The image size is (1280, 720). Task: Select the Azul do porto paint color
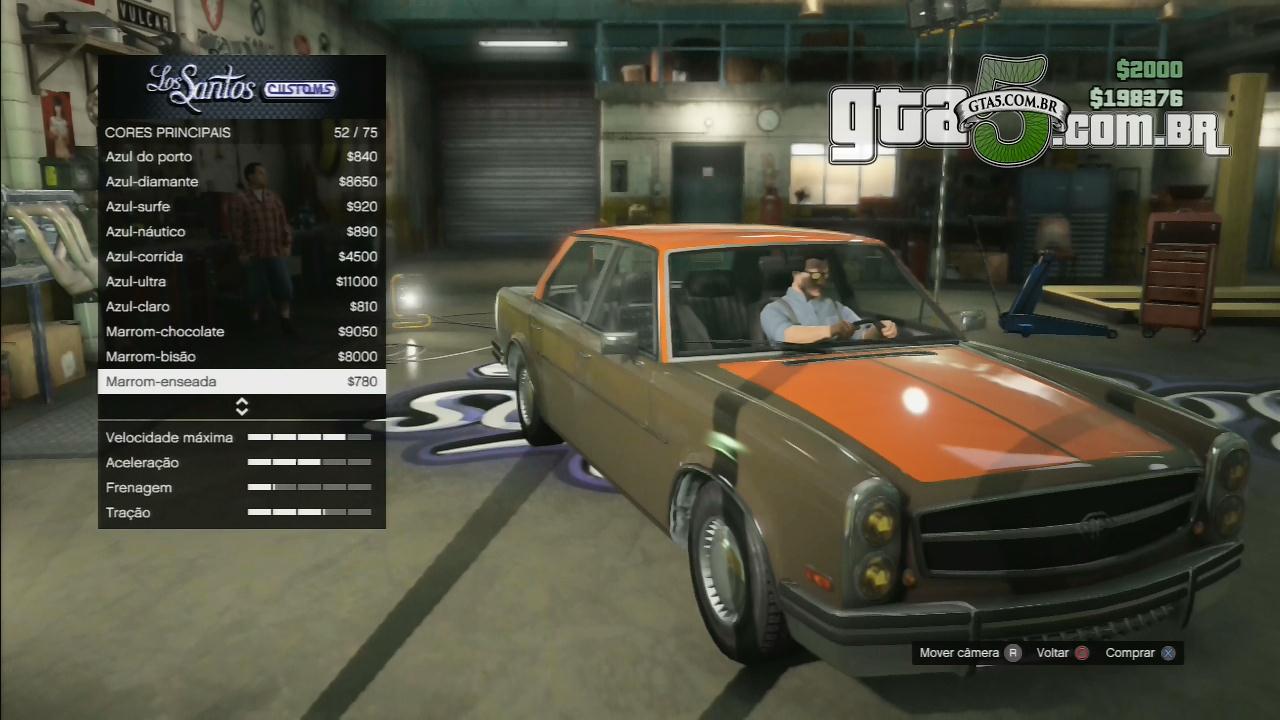point(241,157)
